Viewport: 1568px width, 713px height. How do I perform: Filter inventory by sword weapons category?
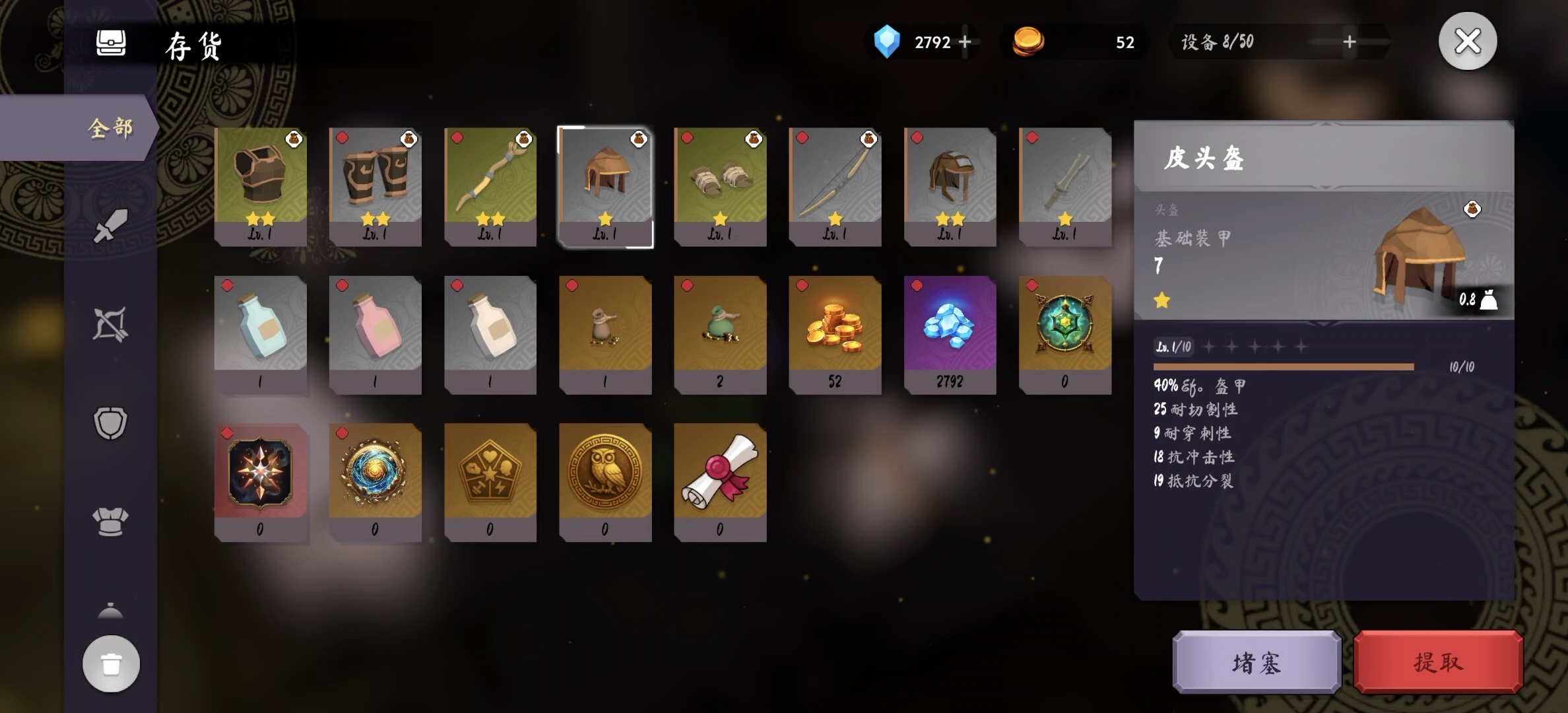(x=110, y=226)
